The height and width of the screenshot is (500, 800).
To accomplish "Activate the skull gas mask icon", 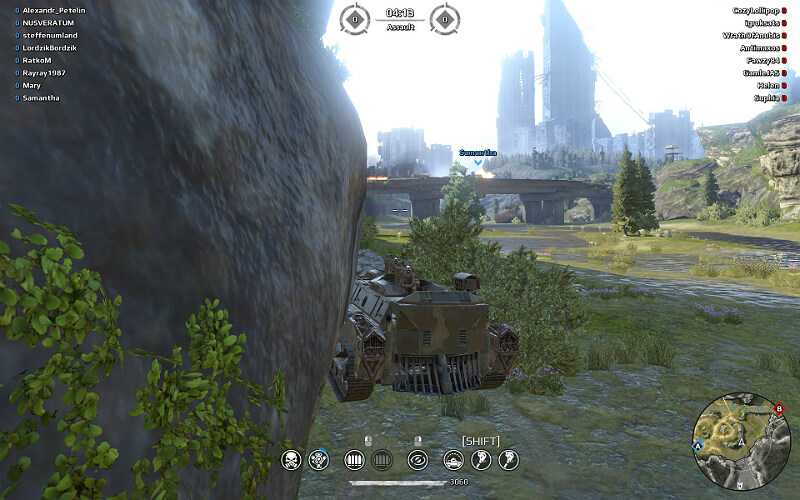I will click(292, 460).
